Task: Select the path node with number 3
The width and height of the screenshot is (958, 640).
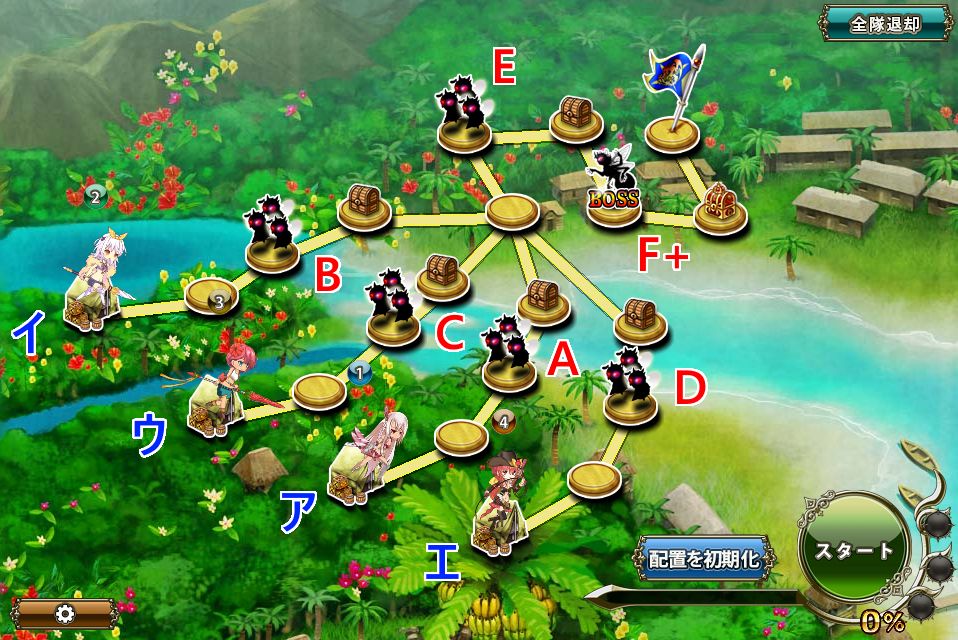Action: click(x=212, y=297)
